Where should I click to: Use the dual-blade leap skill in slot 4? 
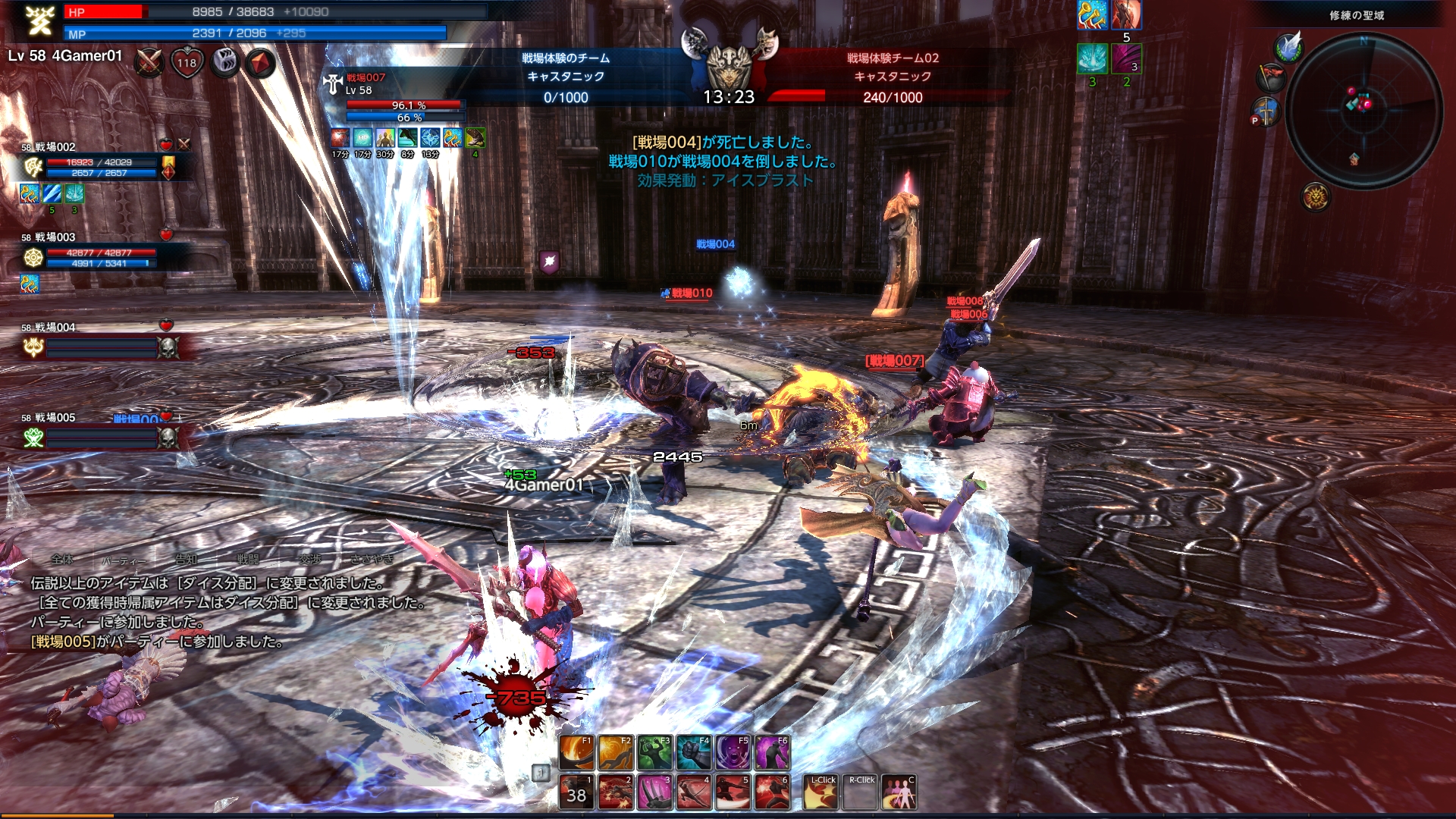(x=694, y=792)
